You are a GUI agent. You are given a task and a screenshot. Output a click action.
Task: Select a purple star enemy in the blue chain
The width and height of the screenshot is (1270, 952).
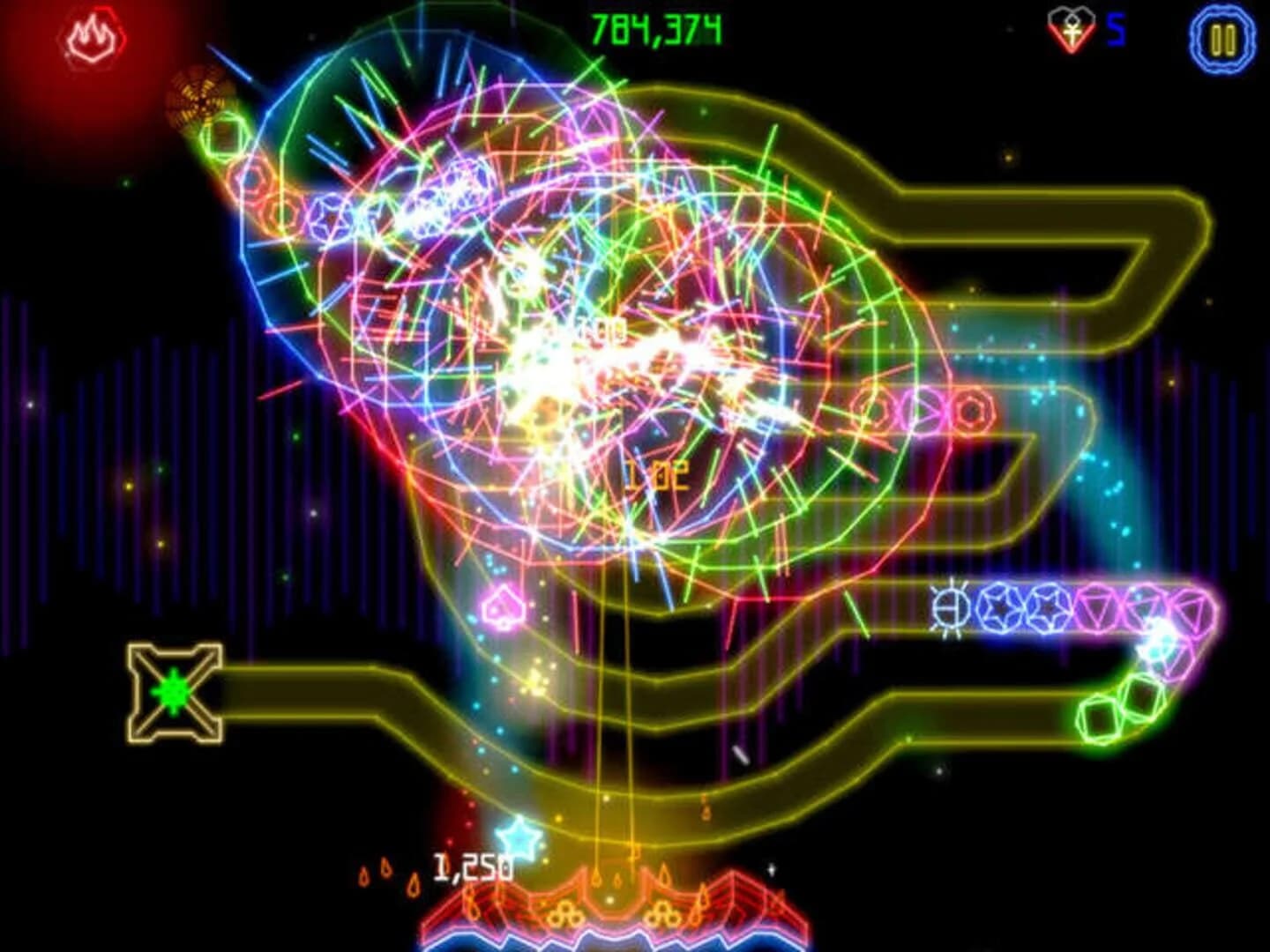click(x=998, y=606)
